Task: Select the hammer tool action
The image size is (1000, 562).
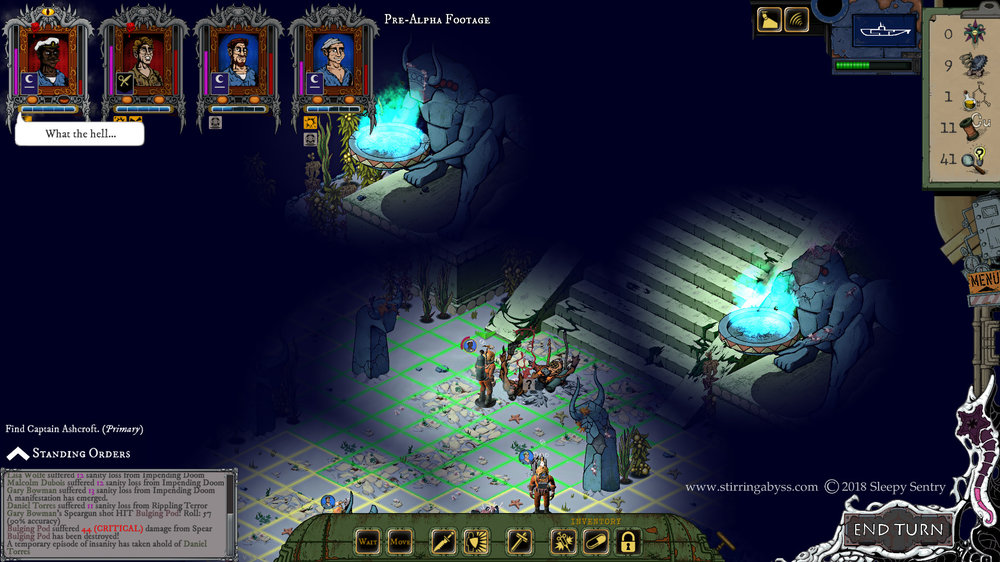Action: (x=520, y=541)
